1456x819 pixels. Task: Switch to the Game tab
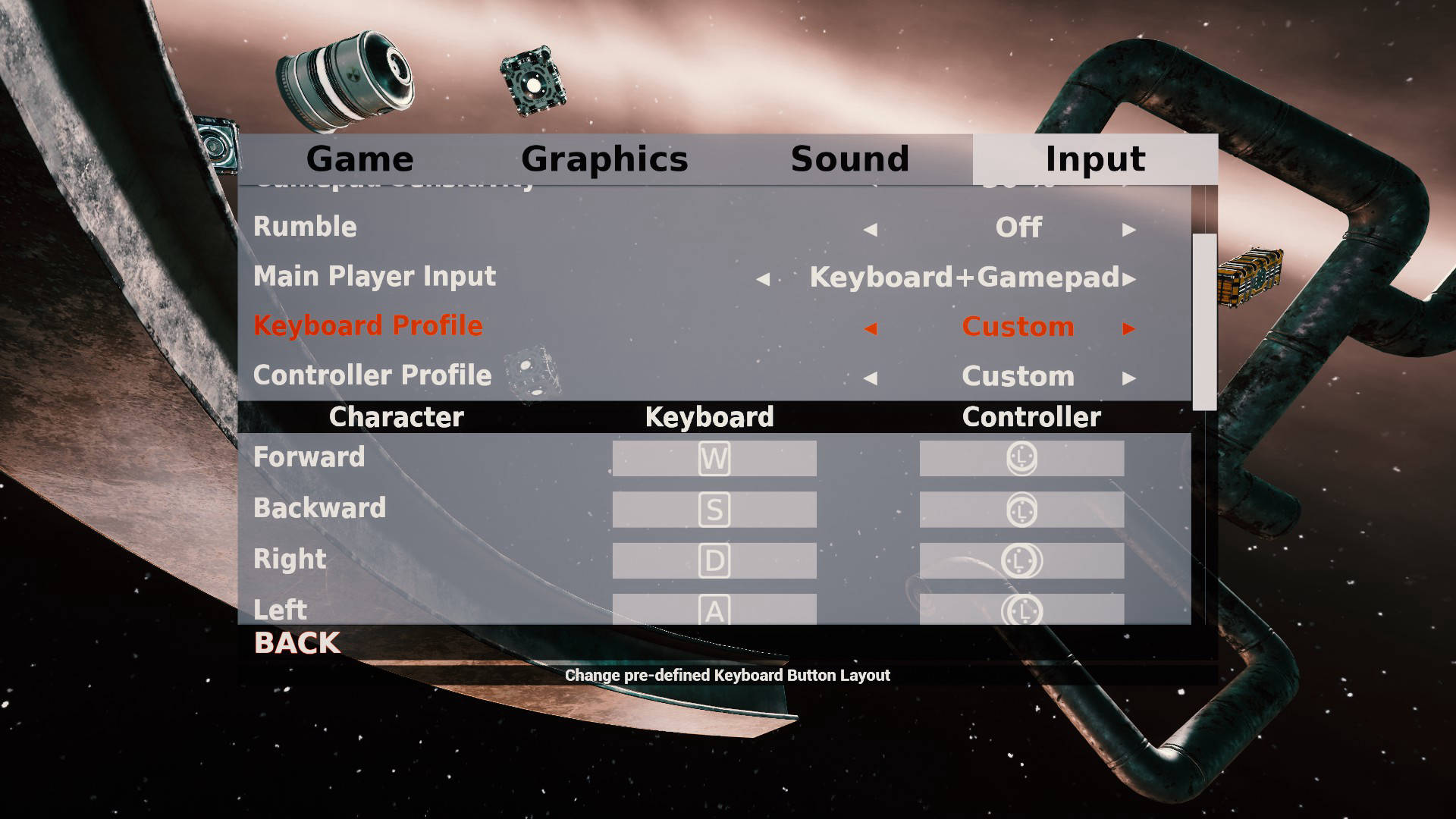tap(359, 159)
